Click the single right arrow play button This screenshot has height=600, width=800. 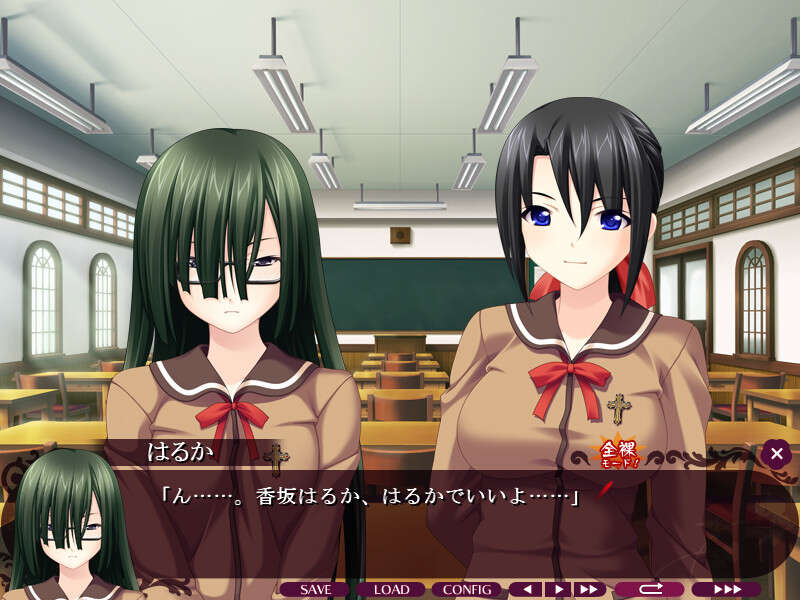[558, 590]
